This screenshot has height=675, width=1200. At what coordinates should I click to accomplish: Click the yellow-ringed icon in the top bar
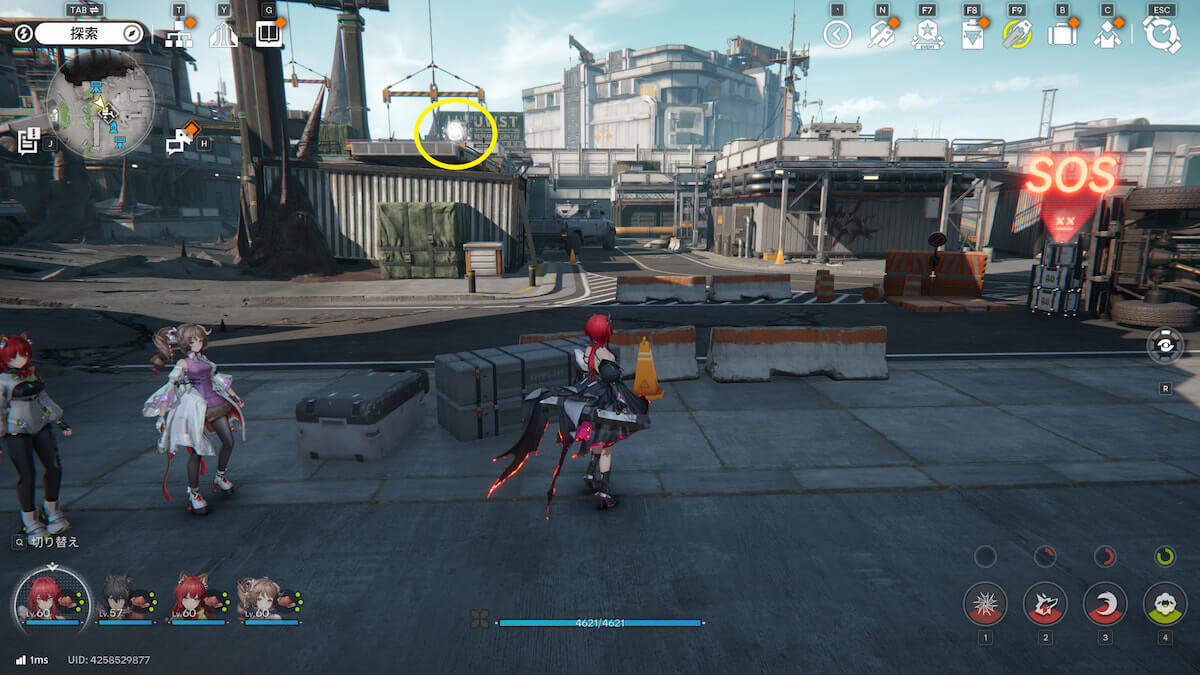point(1017,35)
